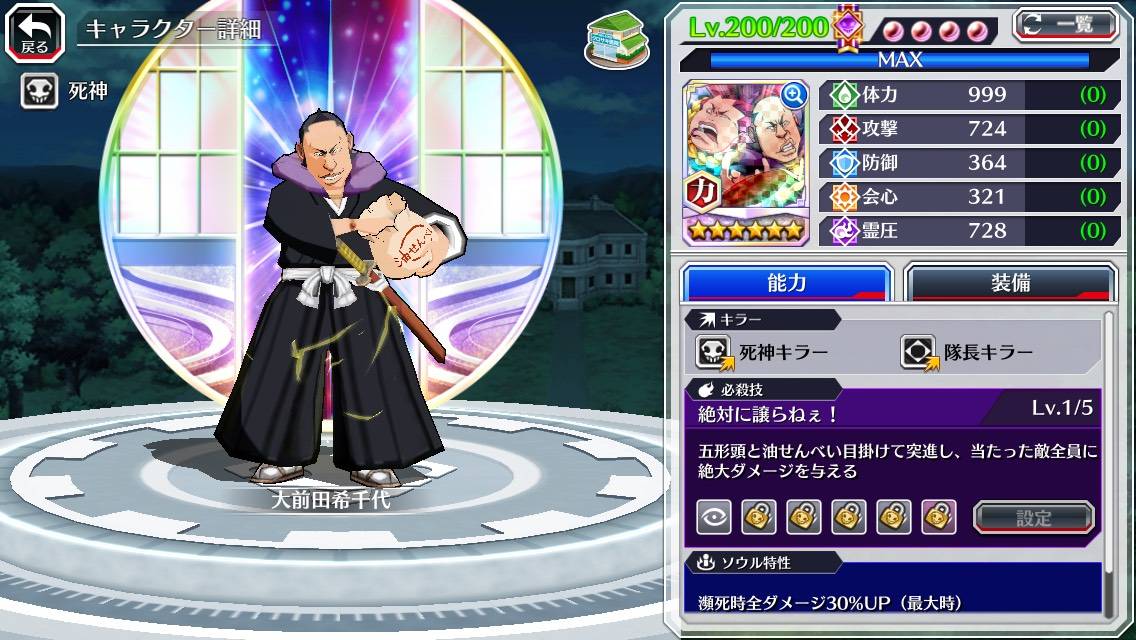
Task: Select the 隊長キラー killer icon
Action: pyautogui.click(x=918, y=352)
